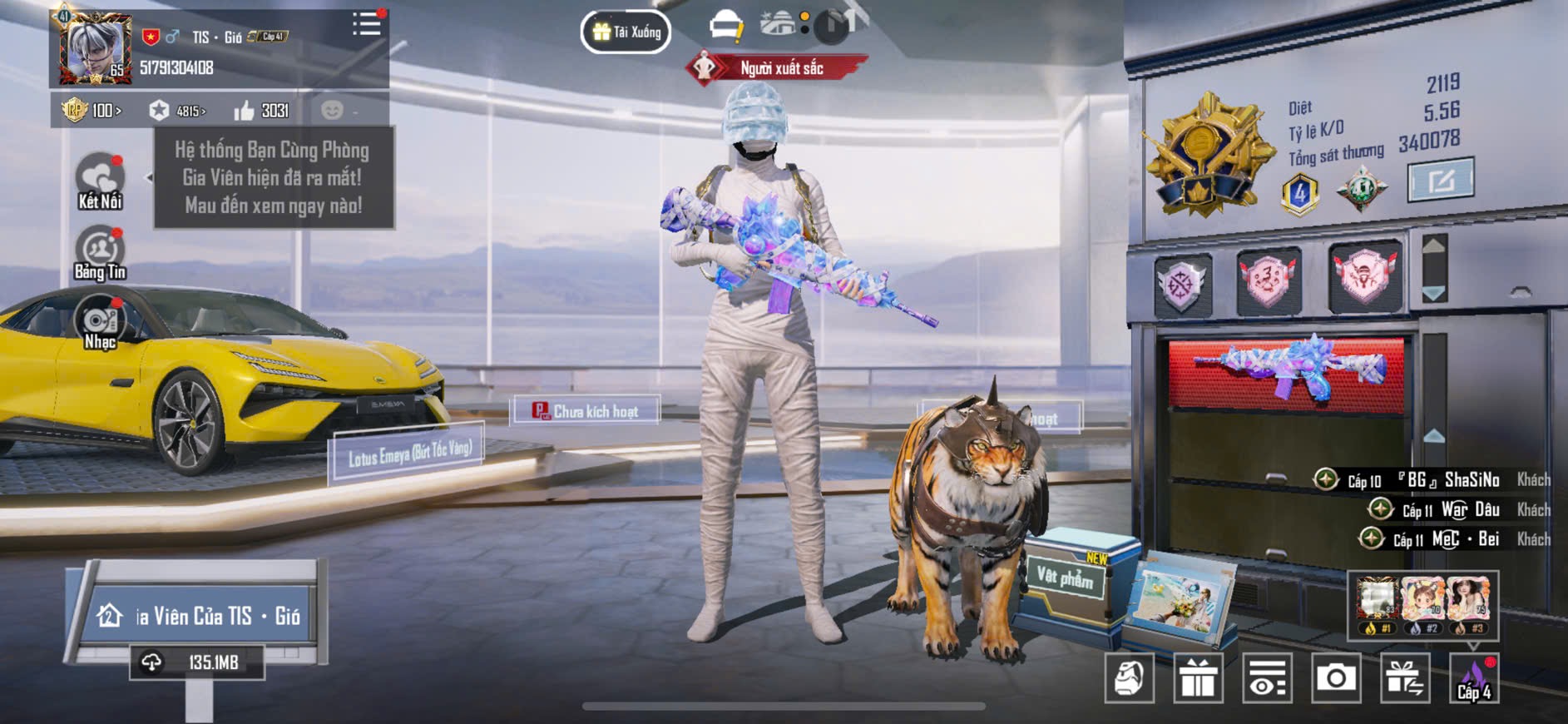Screen dimensions: 1568x724
Task: Click the helmet icon with exclamation mark
Action: pyautogui.click(x=725, y=27)
